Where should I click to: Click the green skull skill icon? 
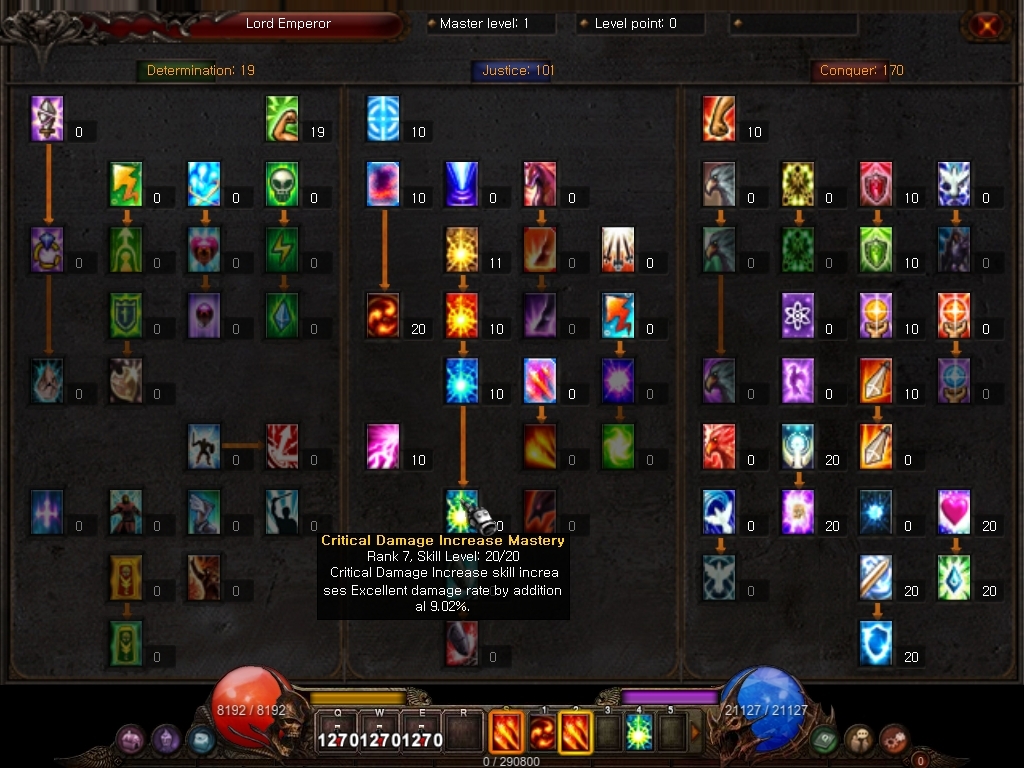point(283,185)
